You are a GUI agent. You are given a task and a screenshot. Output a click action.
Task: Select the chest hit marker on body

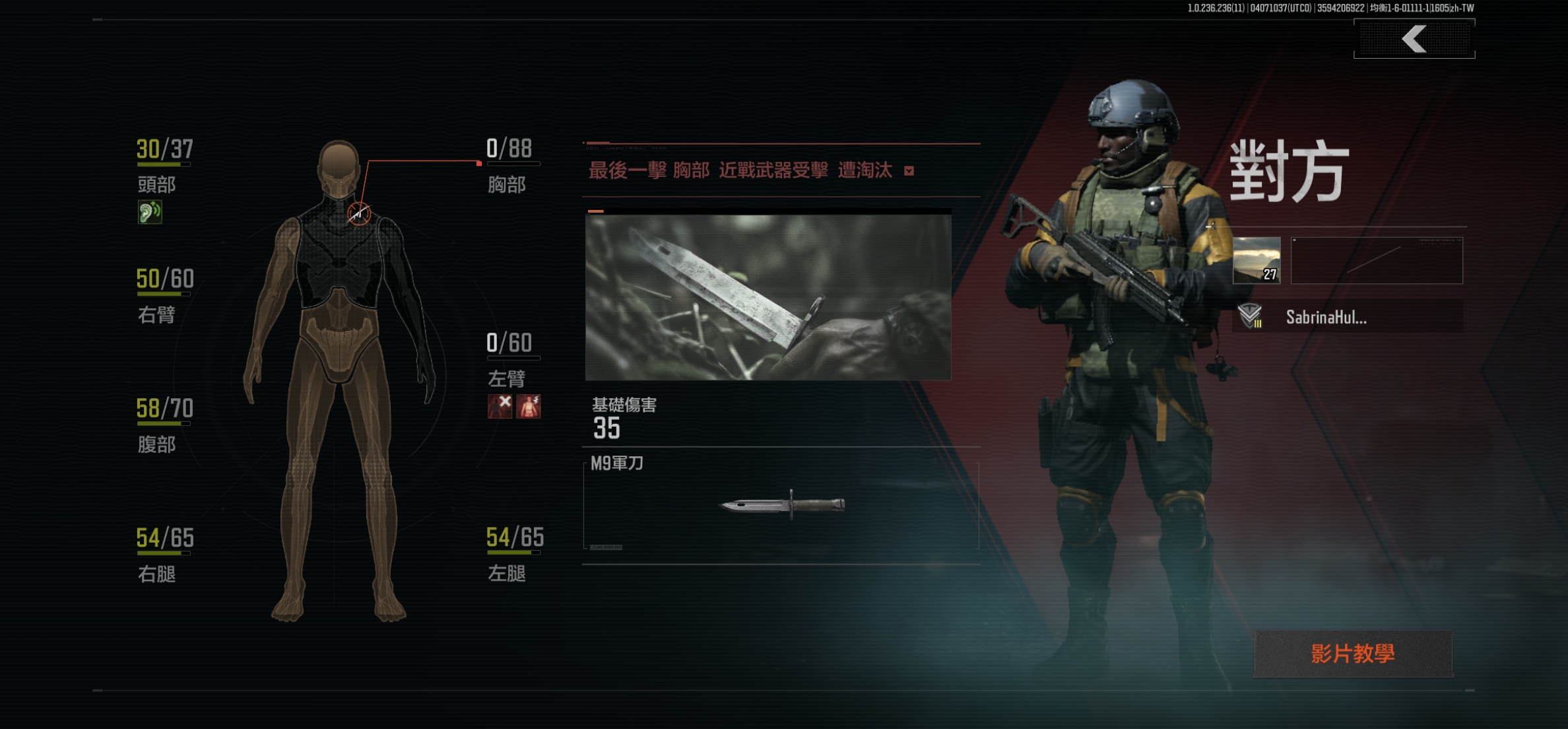359,213
